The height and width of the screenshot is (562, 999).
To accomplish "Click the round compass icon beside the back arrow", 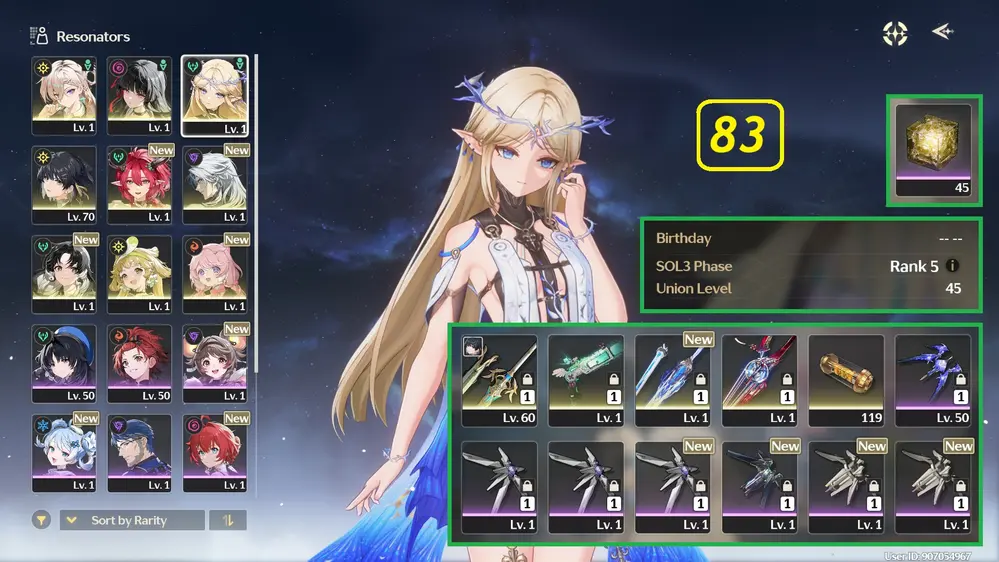I will coord(895,33).
